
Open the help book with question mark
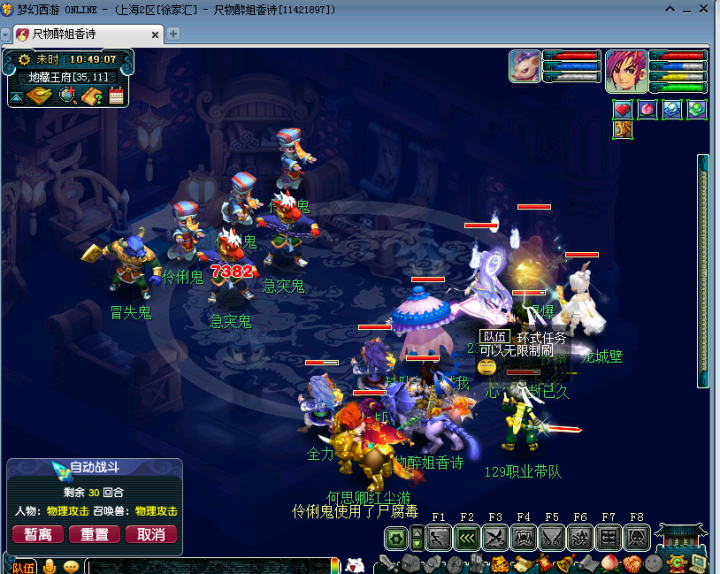[92, 96]
